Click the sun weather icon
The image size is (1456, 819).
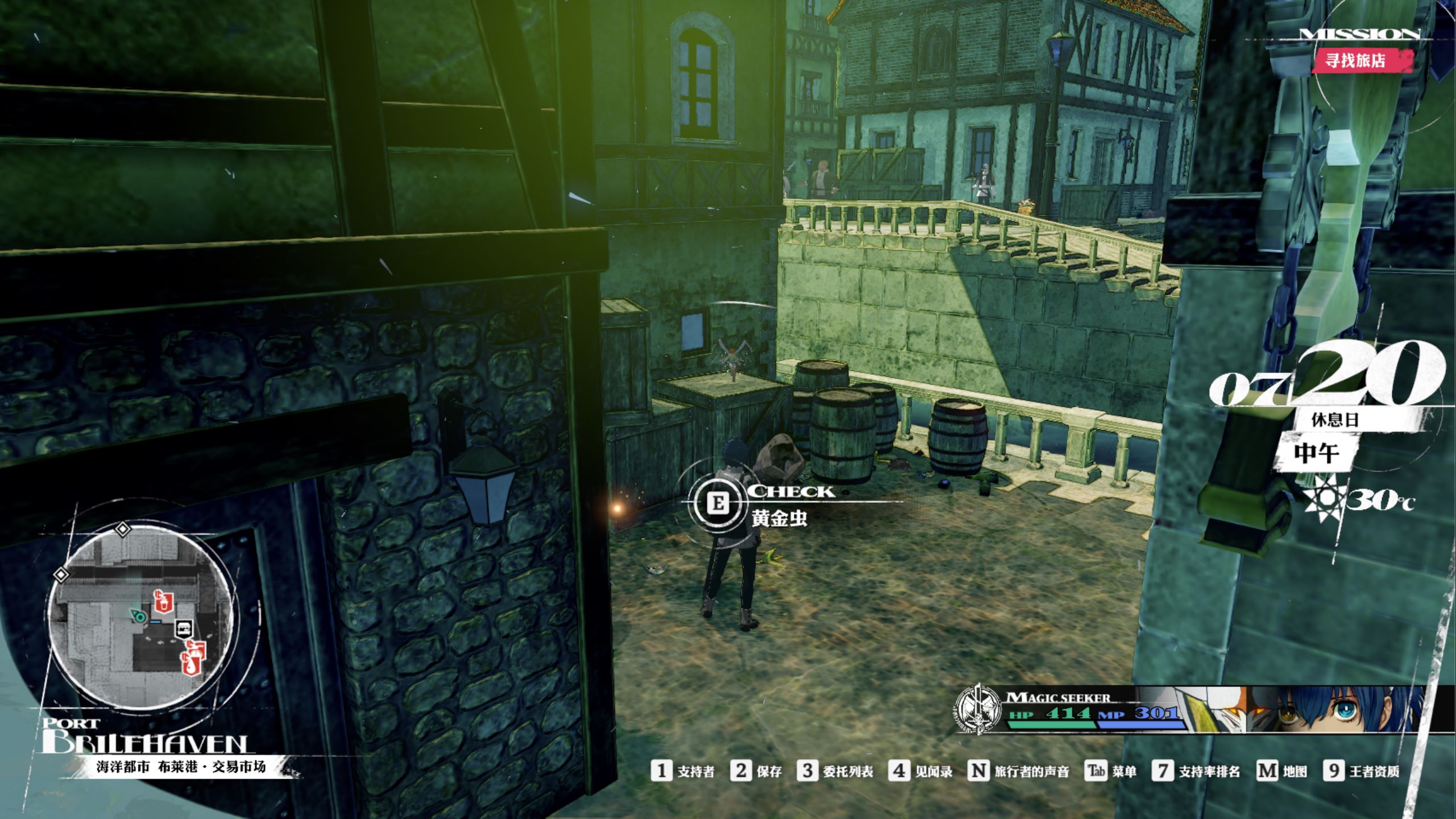1325,500
